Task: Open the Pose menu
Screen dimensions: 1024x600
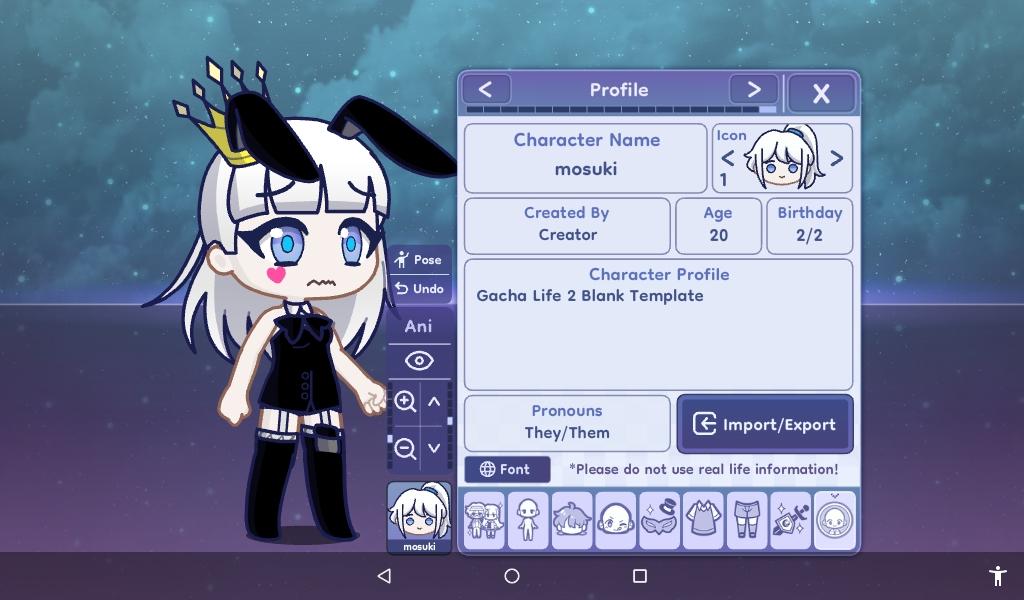Action: tap(418, 260)
